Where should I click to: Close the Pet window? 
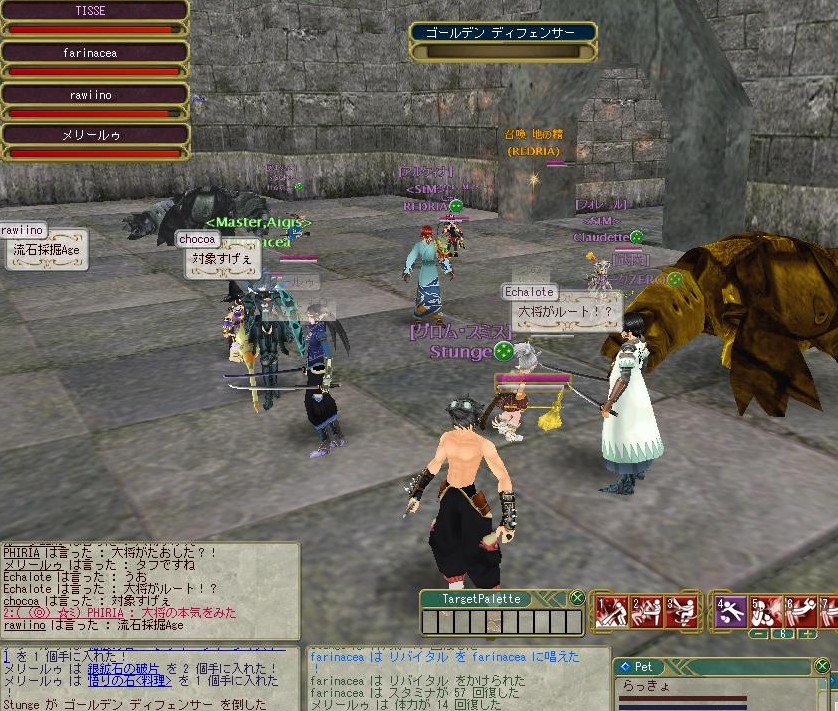822,666
